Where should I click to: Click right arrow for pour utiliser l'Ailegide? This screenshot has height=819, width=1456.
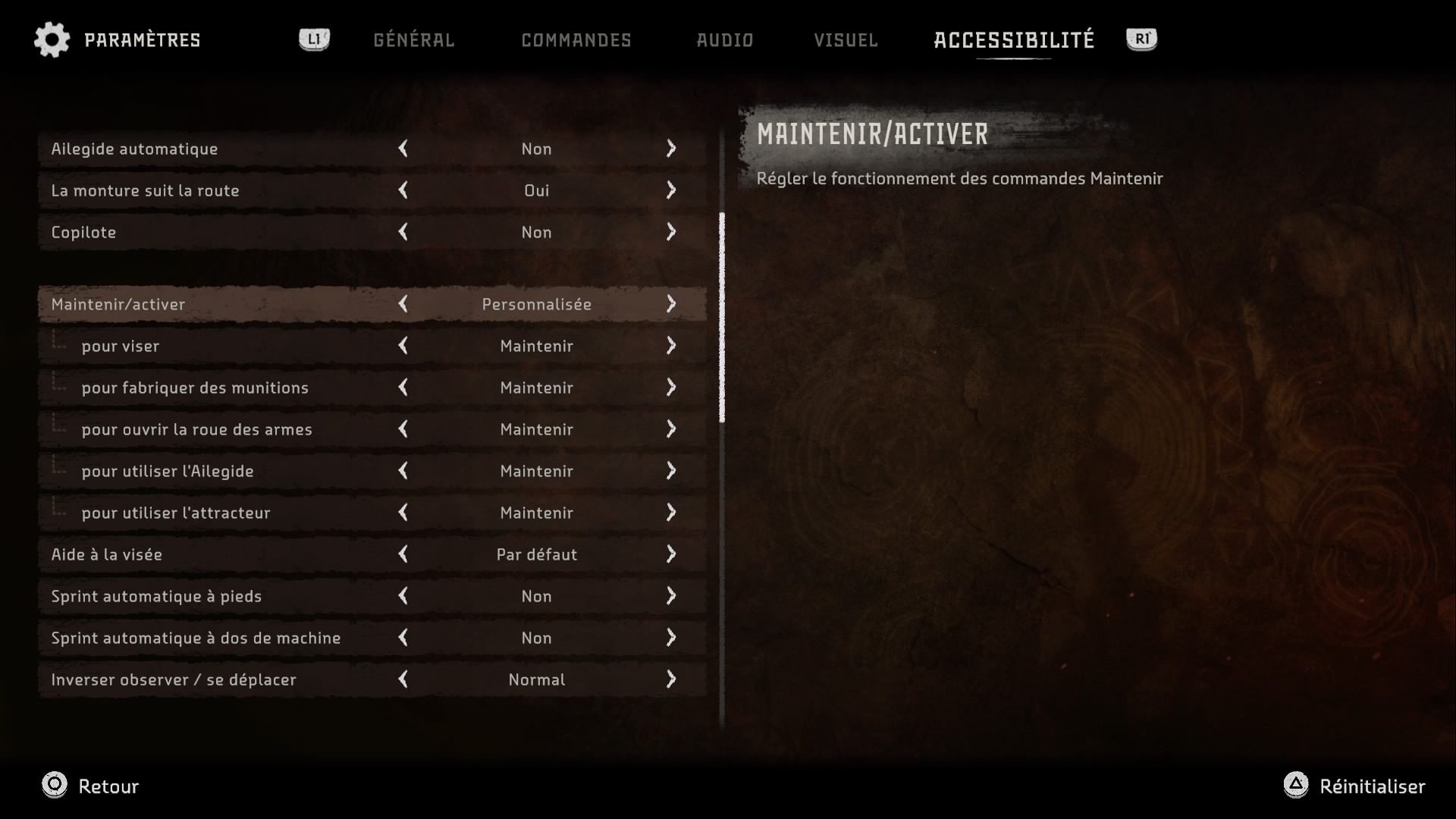pyautogui.click(x=671, y=471)
